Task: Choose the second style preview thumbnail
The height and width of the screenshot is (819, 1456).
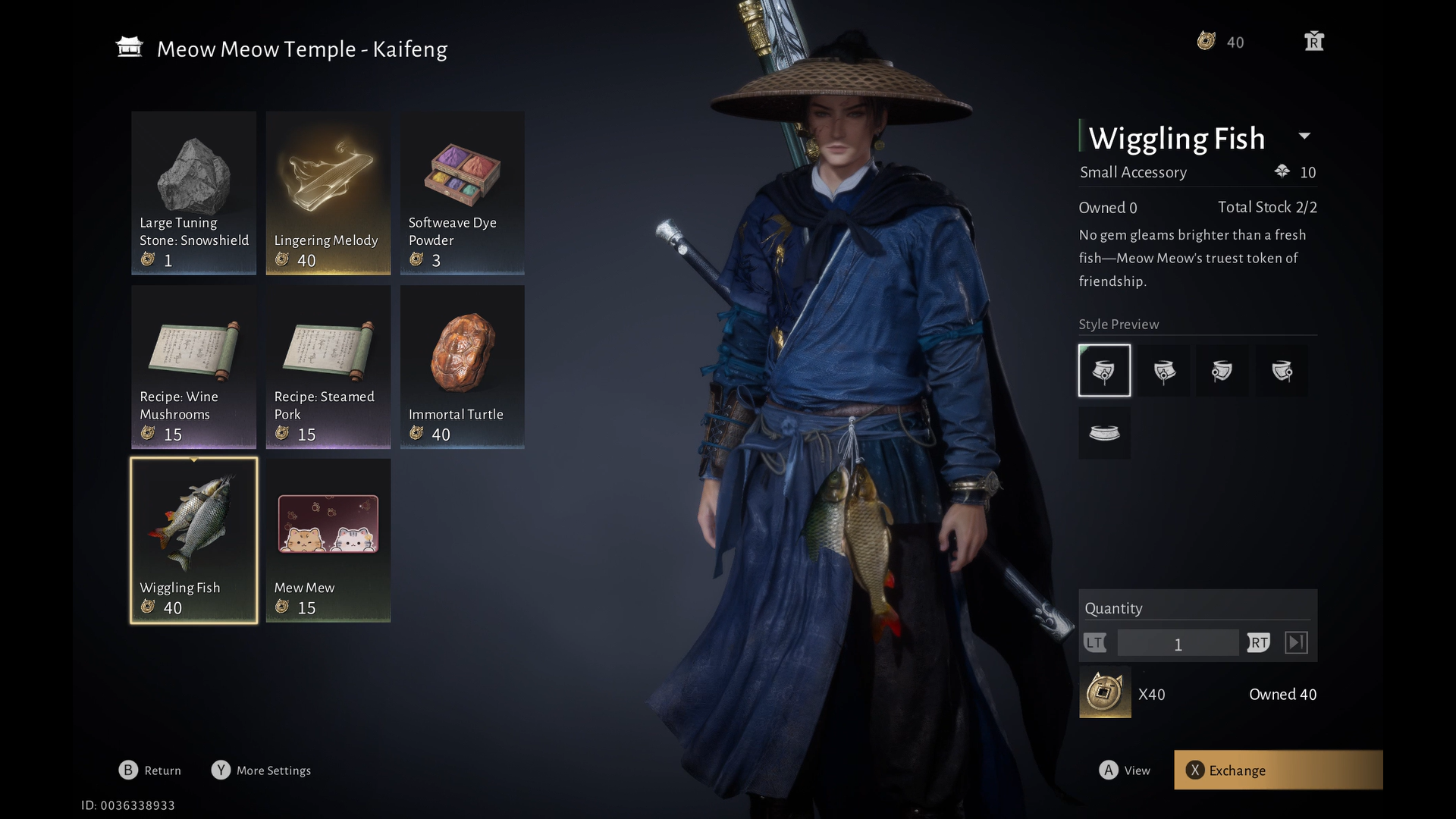Action: click(x=1164, y=371)
